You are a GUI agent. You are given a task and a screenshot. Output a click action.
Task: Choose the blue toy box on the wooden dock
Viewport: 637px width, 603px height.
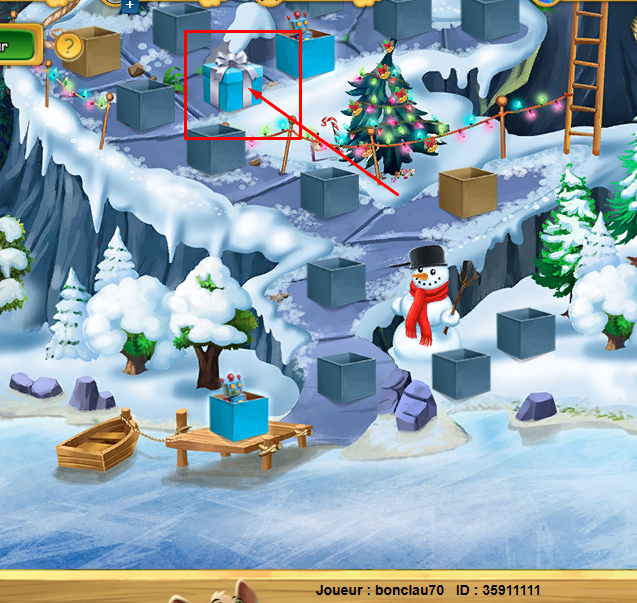coord(239,415)
